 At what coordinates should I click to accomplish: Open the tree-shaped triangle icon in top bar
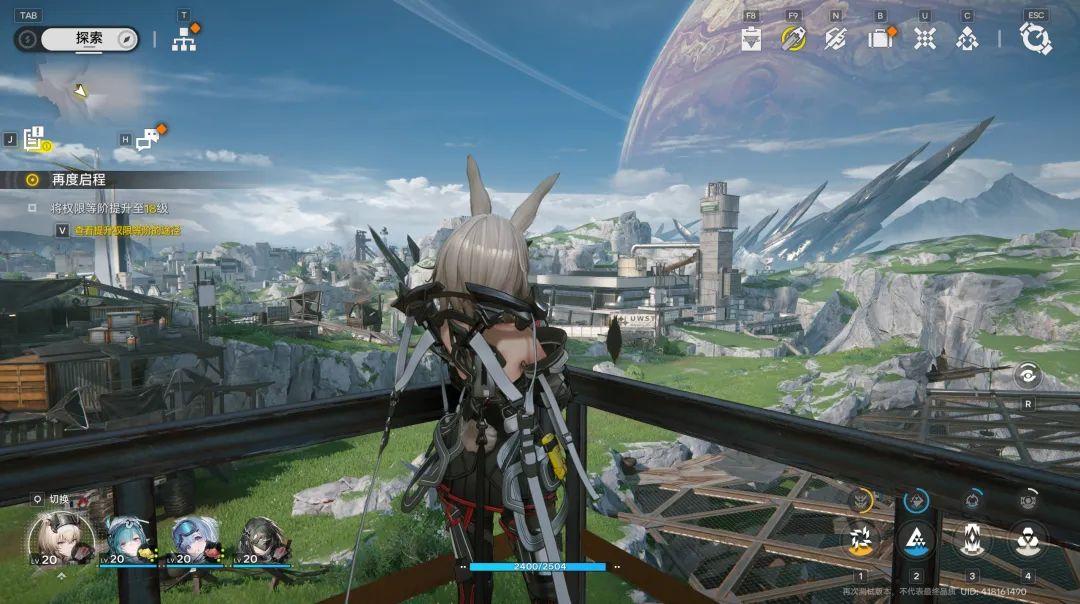[x=967, y=39]
